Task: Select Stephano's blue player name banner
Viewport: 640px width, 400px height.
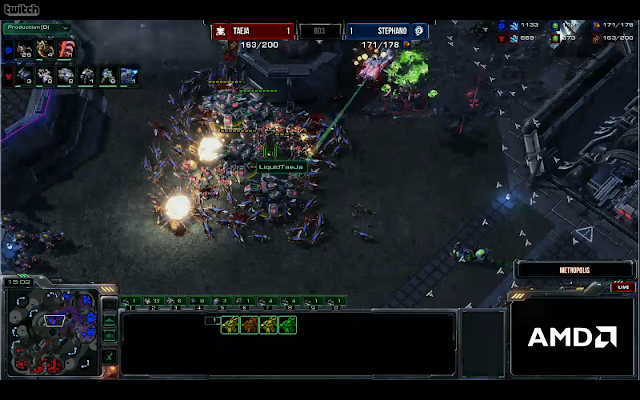Action: coord(386,31)
